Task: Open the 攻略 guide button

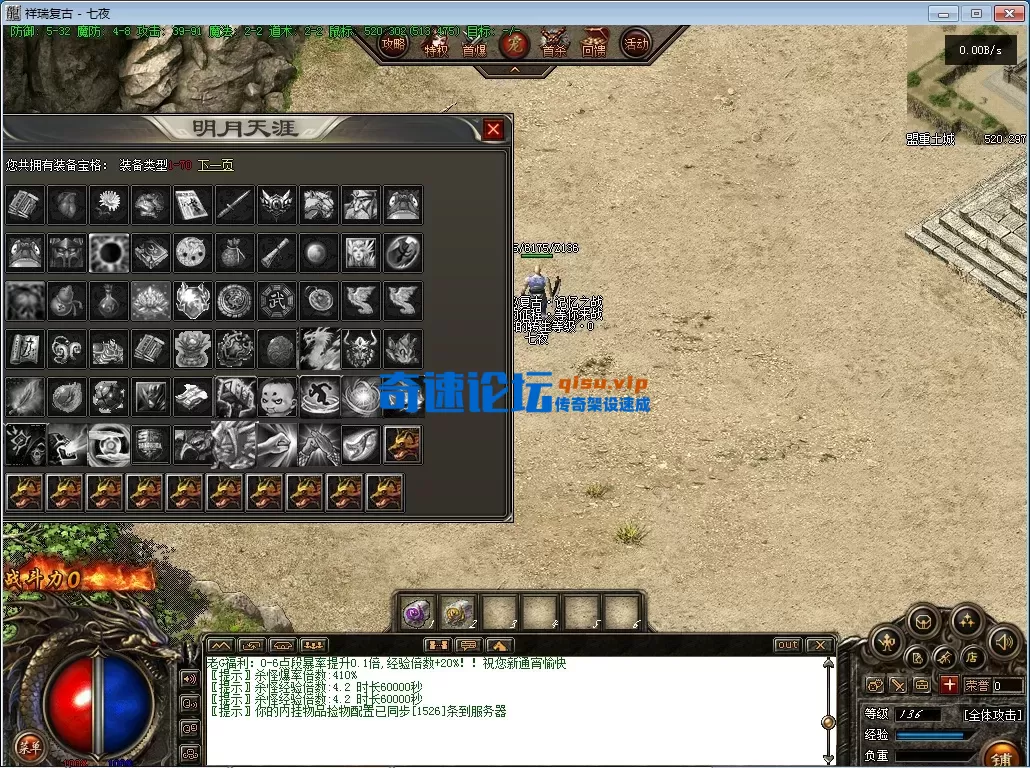Action: click(394, 44)
